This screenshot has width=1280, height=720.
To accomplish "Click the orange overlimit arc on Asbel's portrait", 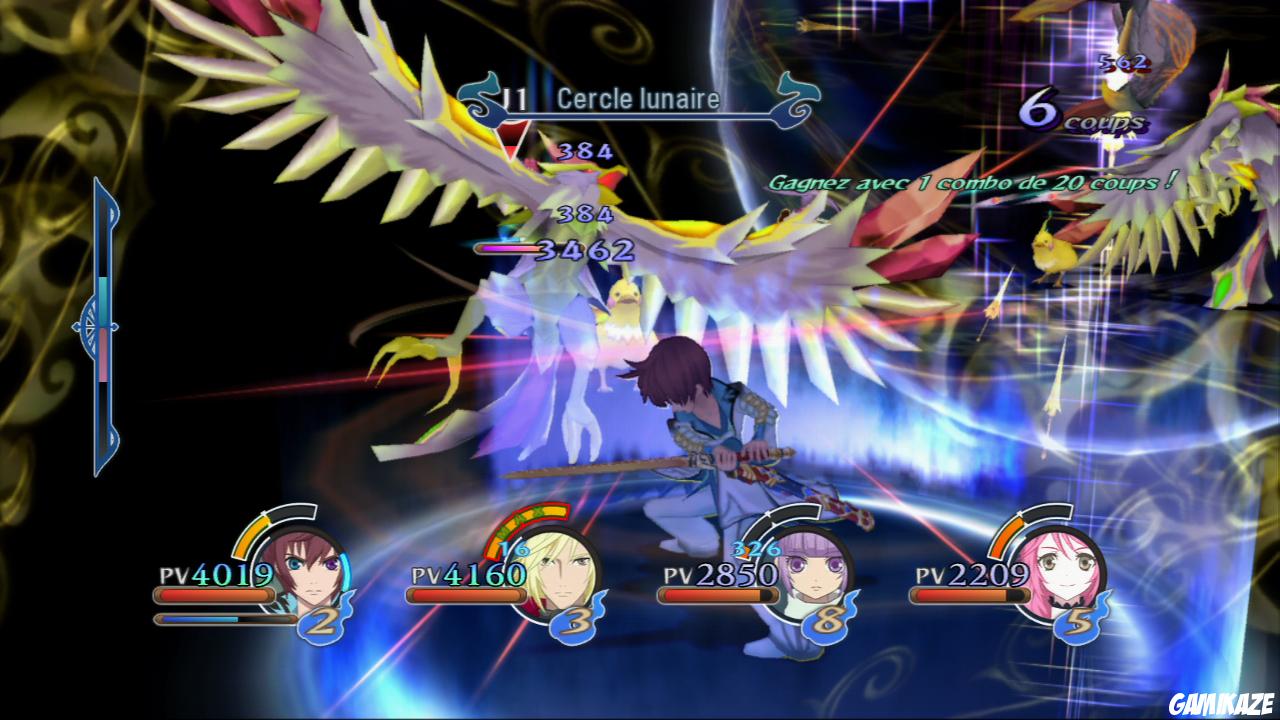I will click(x=252, y=535).
